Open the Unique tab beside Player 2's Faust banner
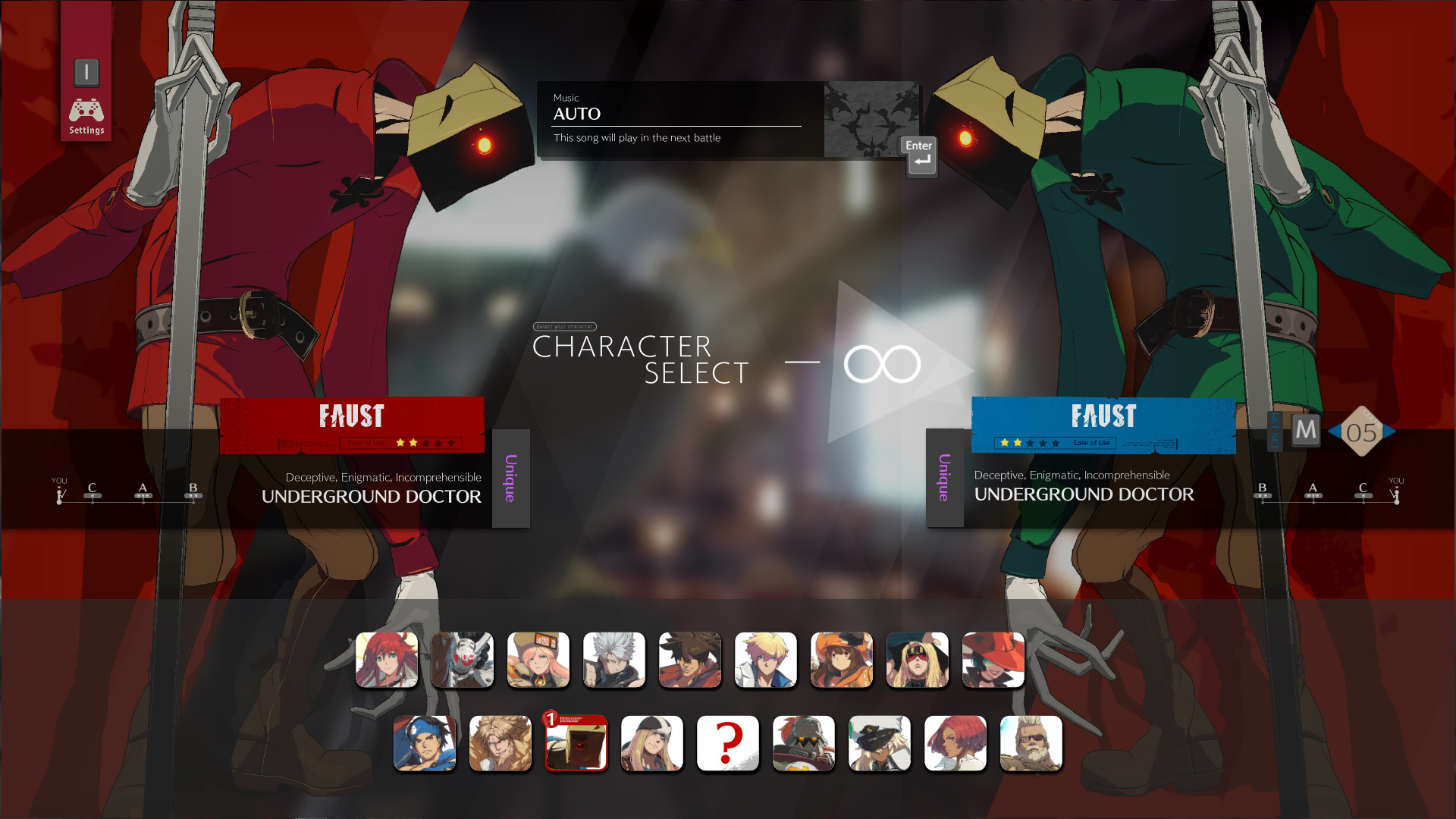Screen dimensions: 1456x819 pos(944,478)
